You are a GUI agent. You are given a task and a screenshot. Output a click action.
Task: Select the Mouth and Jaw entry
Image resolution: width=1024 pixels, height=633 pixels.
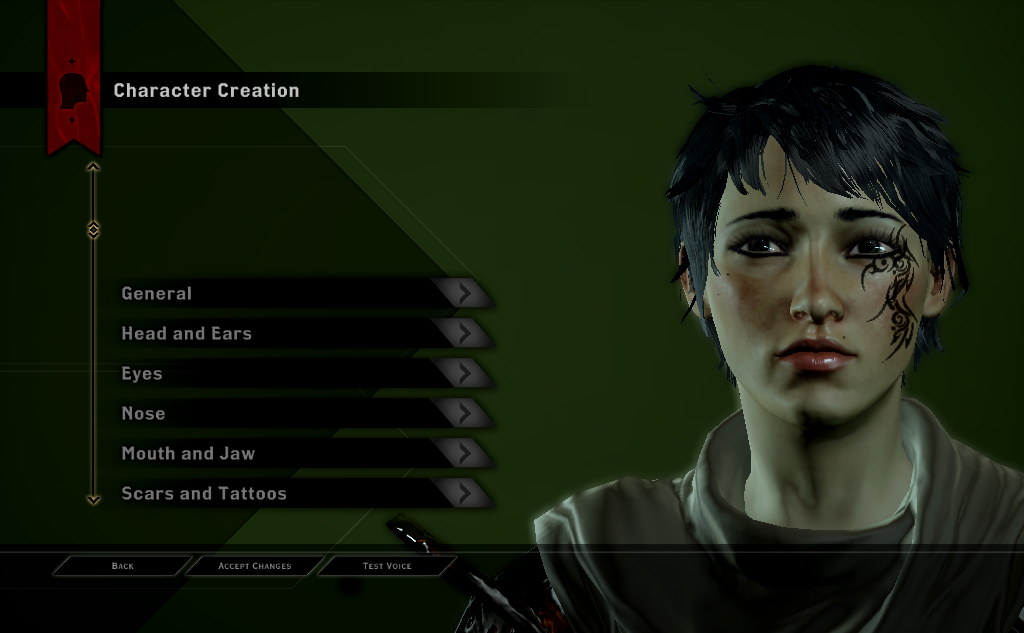300,453
